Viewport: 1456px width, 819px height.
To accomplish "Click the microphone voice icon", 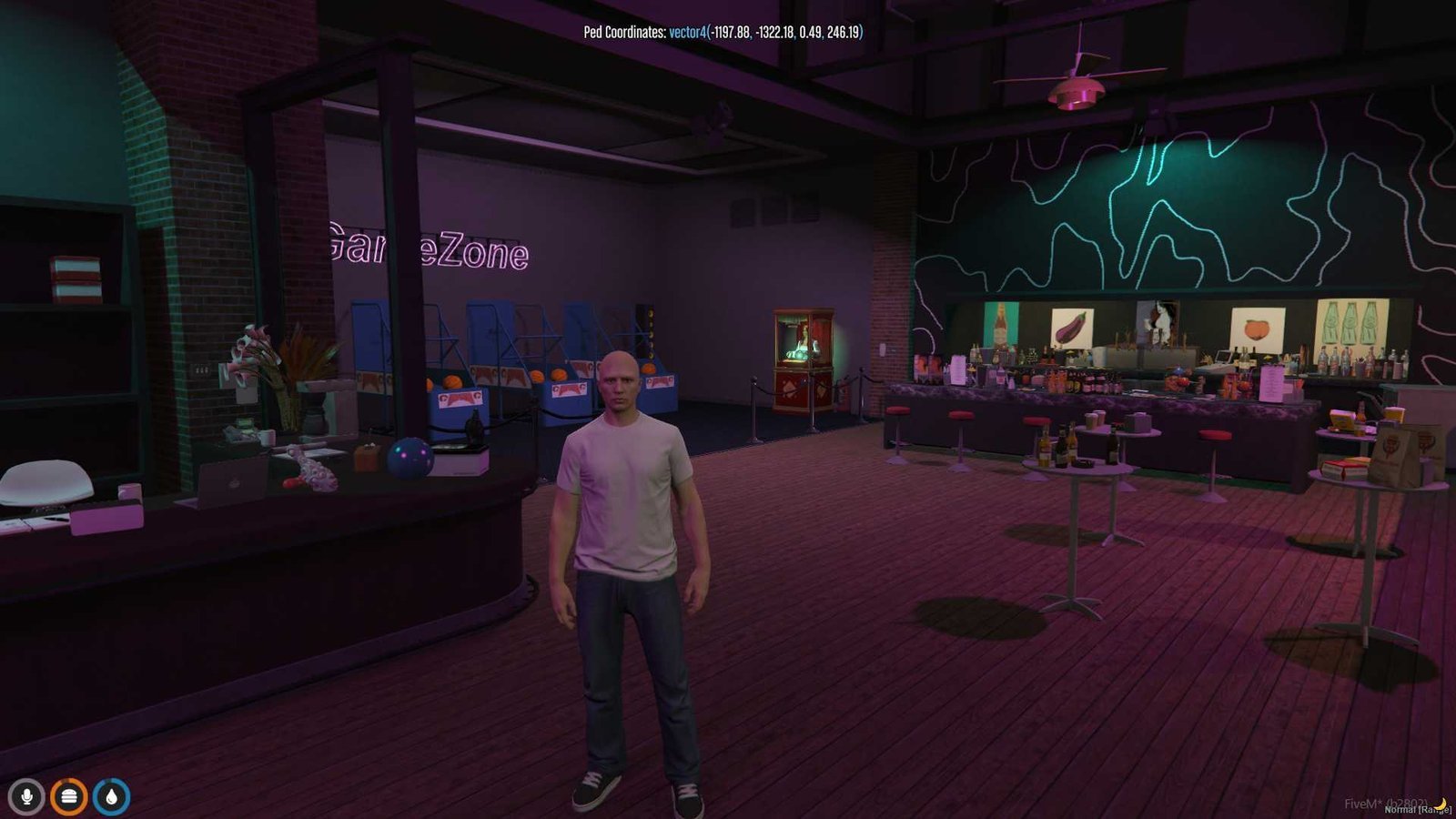I will (26, 797).
